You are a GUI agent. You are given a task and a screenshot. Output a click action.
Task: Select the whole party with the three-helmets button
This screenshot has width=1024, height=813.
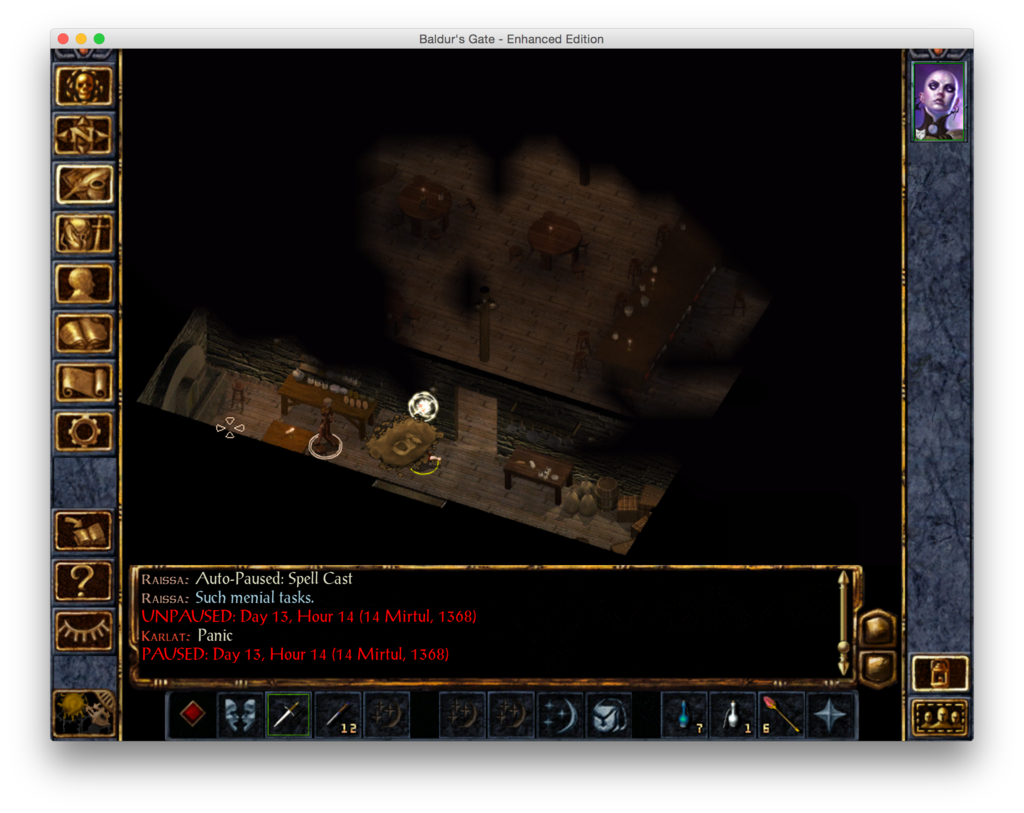click(940, 718)
